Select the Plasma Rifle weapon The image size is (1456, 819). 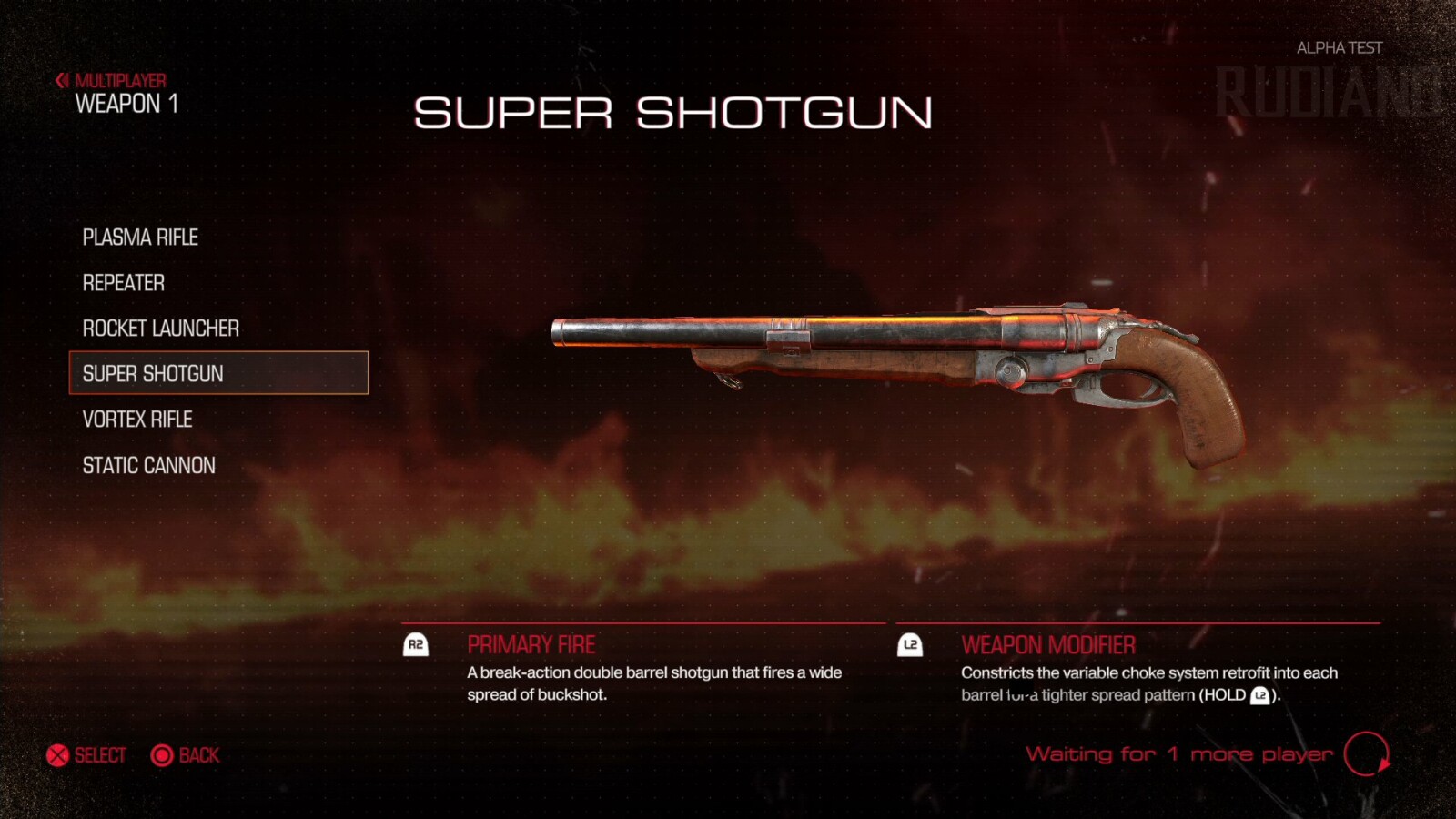click(140, 238)
